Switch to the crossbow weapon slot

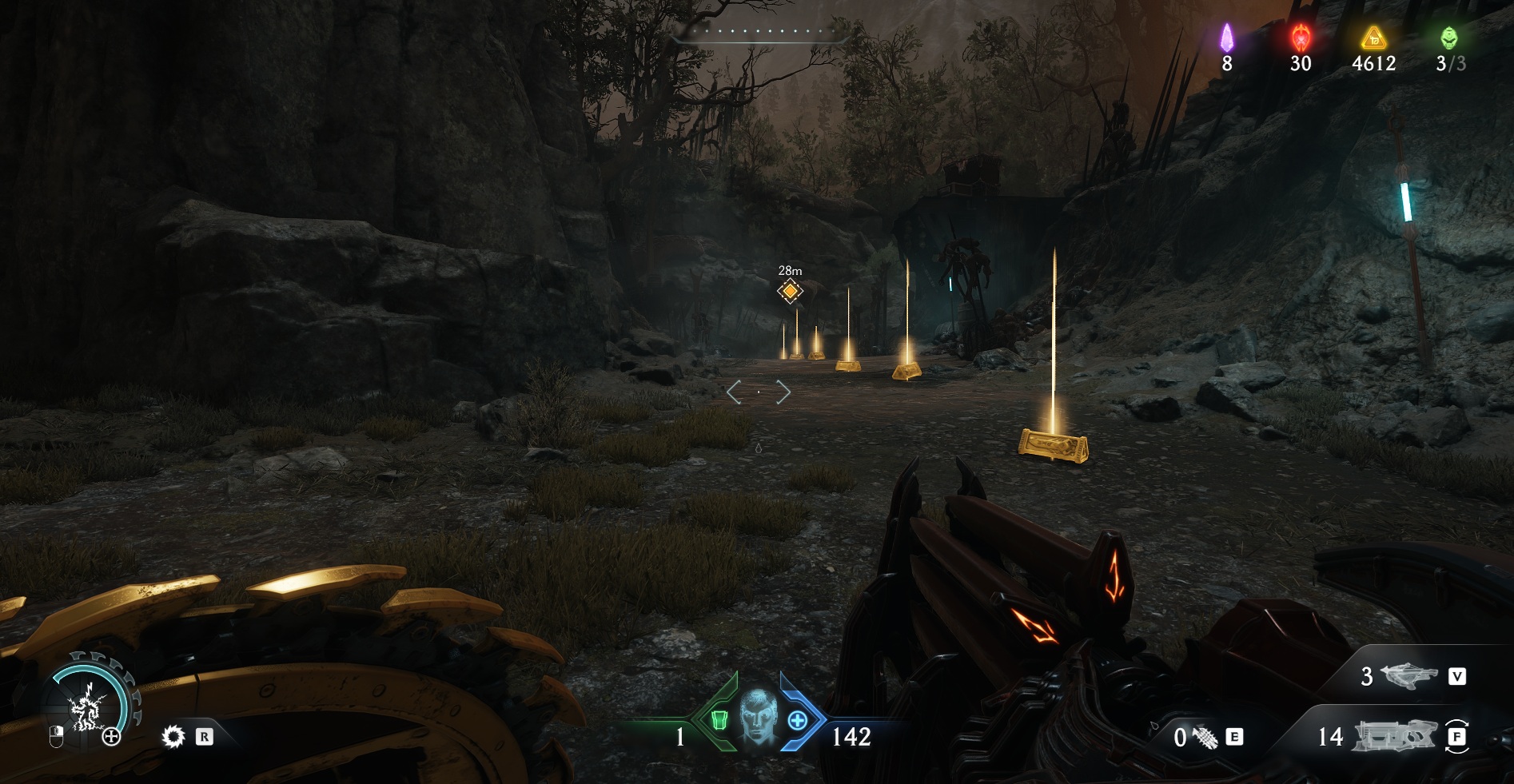pyautogui.click(x=1409, y=676)
